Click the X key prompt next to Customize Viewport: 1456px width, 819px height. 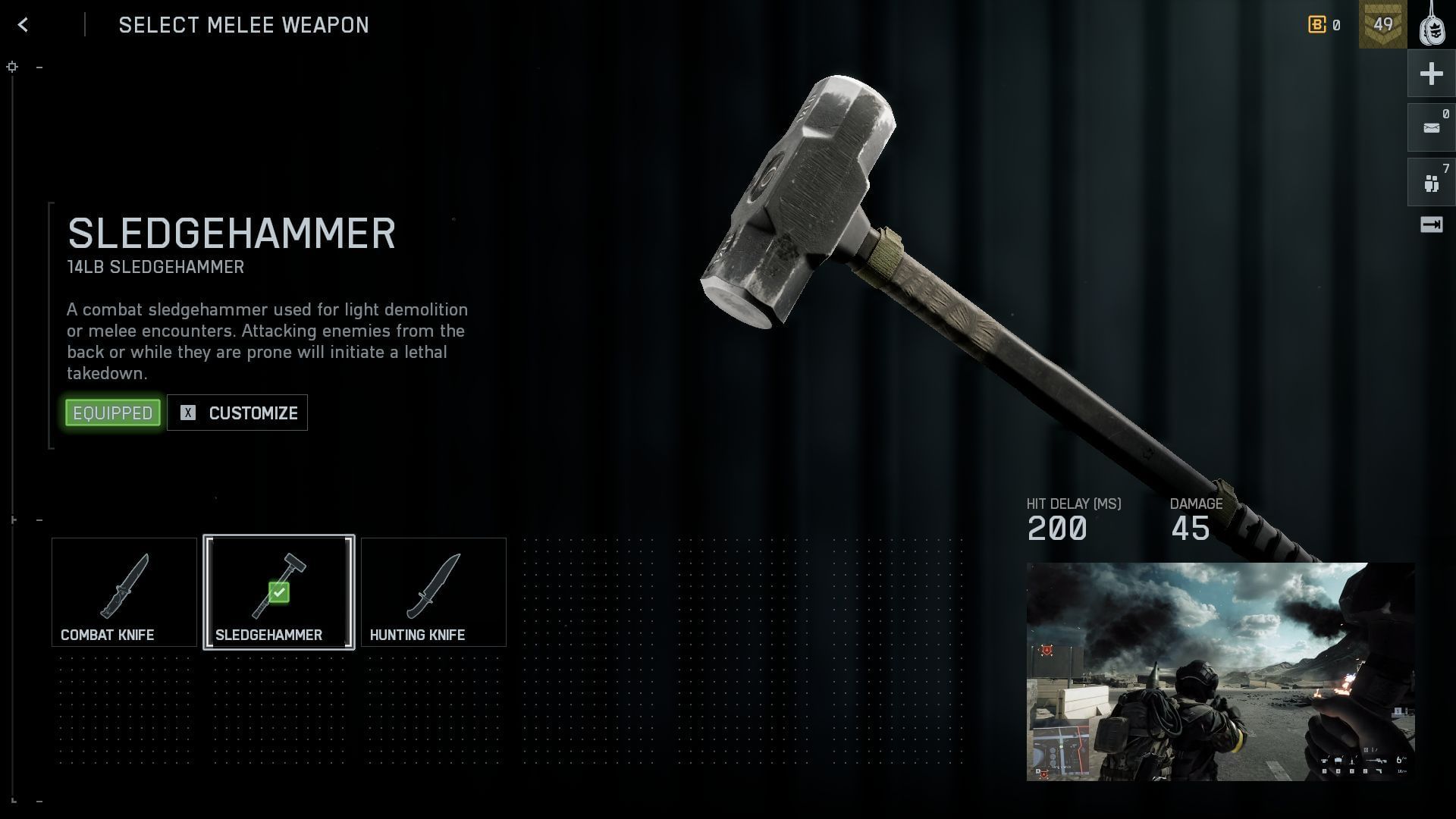pos(187,413)
